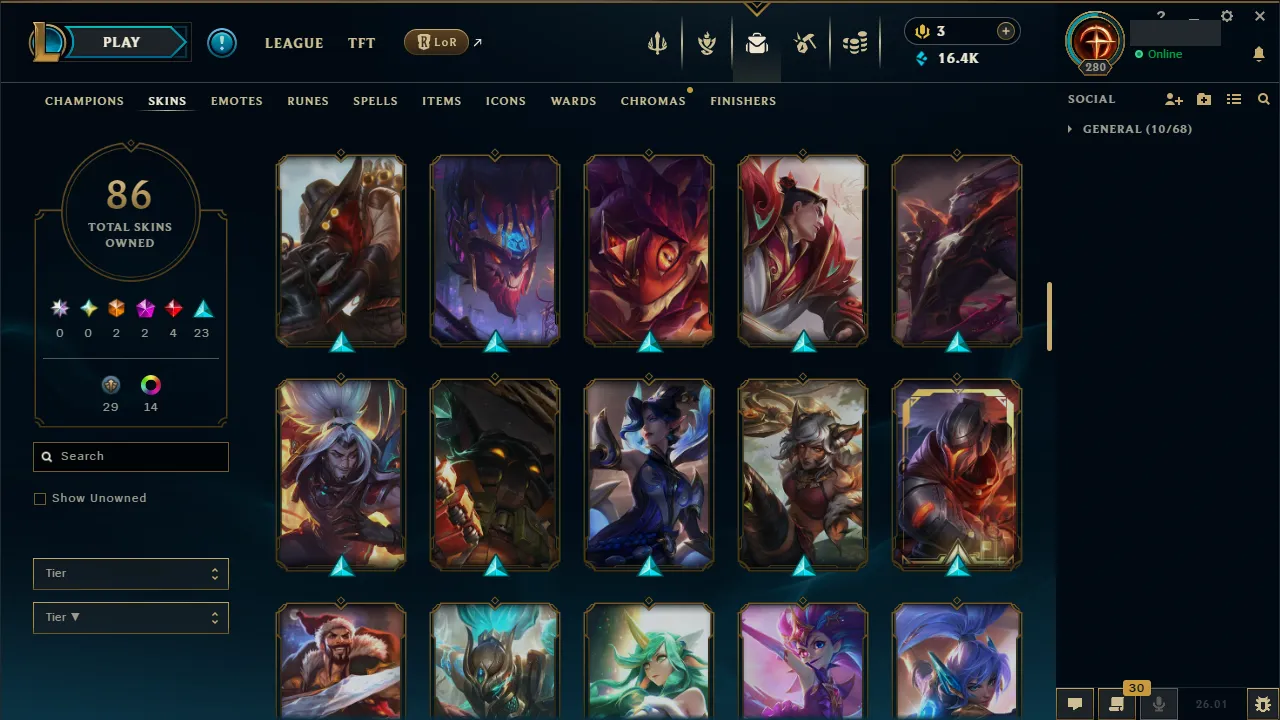1280x720 pixels.
Task: Click the PLAY button
Action: [x=121, y=42]
